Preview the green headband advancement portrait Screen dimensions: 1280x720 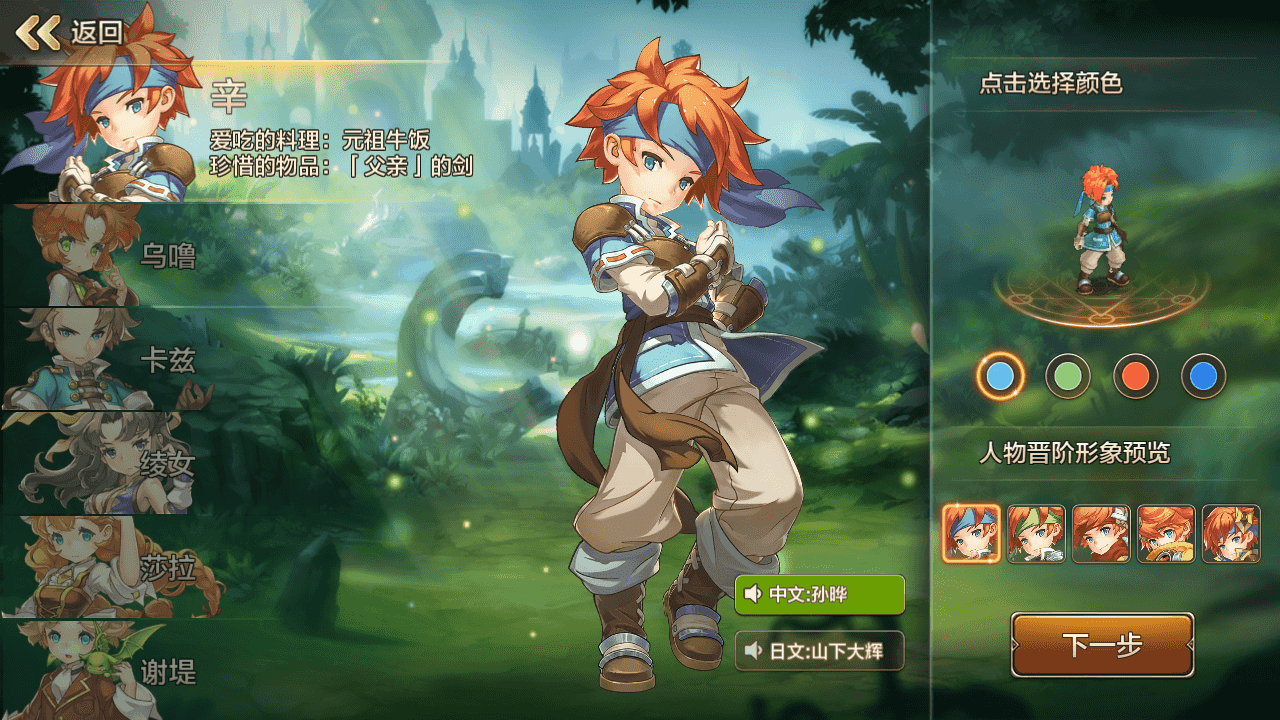tap(1036, 534)
